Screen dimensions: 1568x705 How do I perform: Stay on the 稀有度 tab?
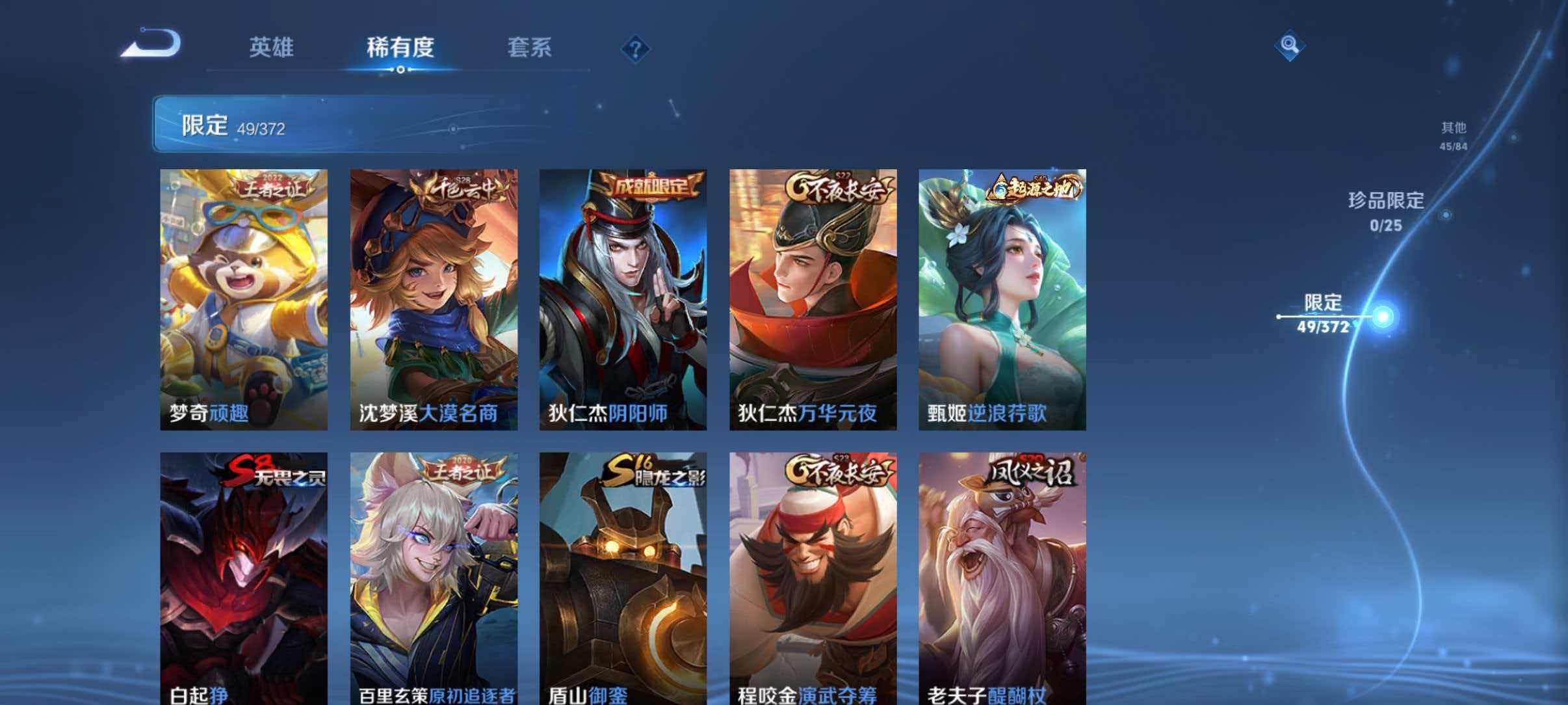400,48
